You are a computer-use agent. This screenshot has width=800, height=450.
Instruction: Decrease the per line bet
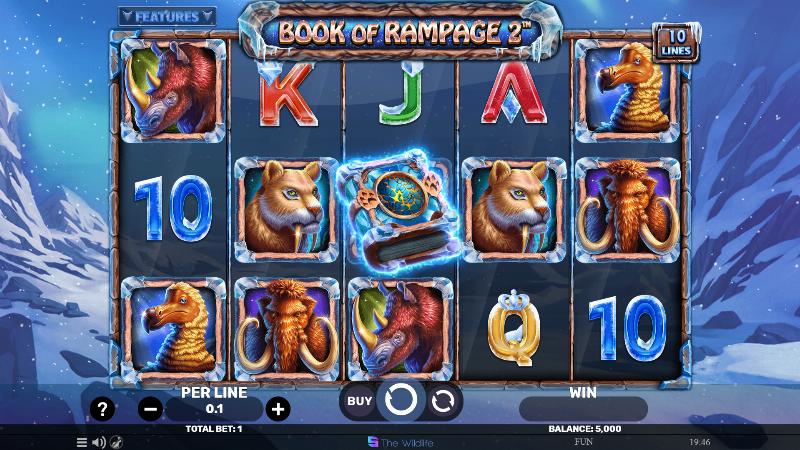tap(150, 408)
